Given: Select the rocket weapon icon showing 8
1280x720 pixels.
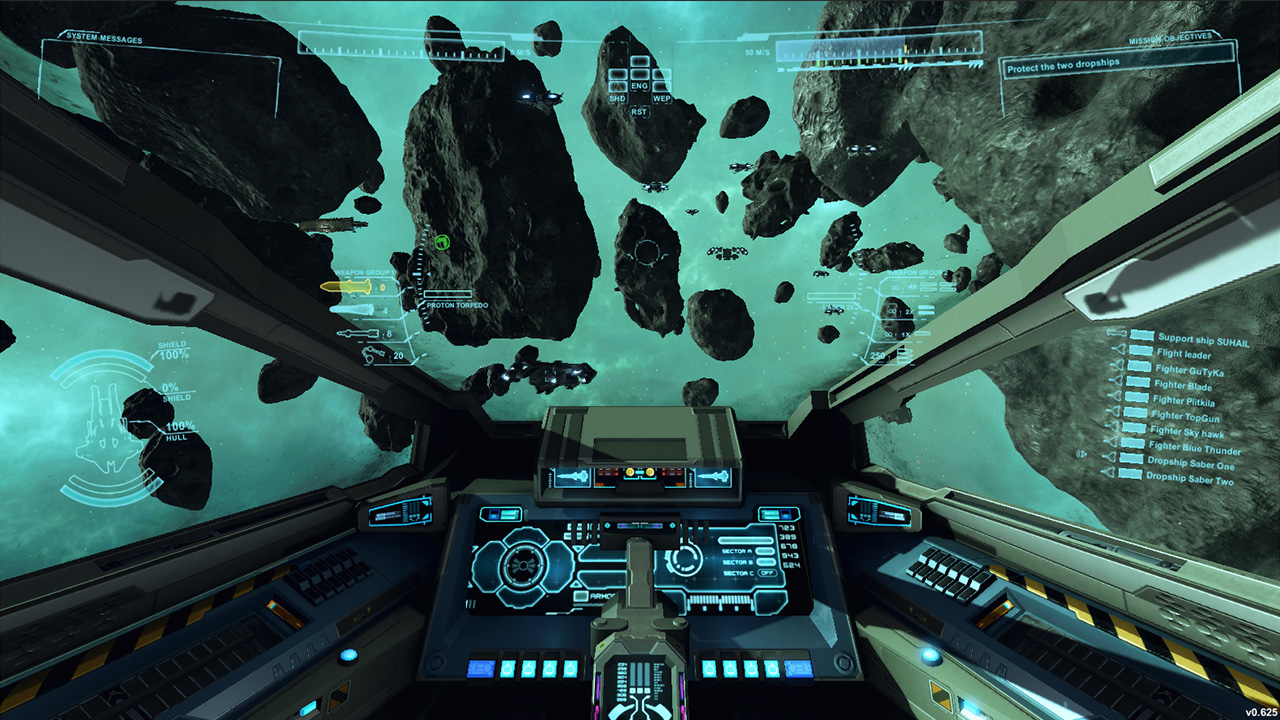Looking at the screenshot, I should 357,333.
